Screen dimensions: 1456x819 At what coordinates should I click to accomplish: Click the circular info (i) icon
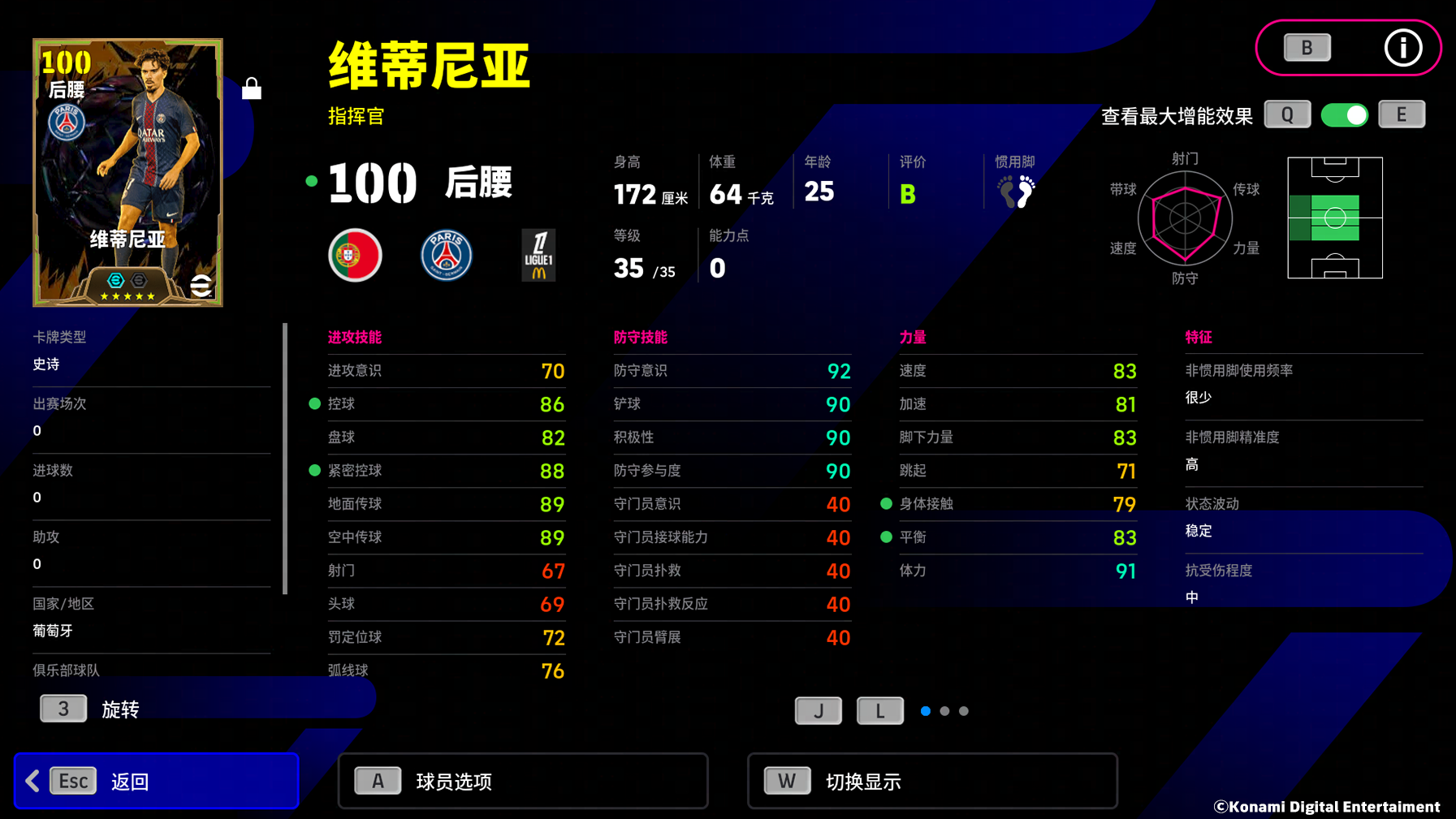1402,48
